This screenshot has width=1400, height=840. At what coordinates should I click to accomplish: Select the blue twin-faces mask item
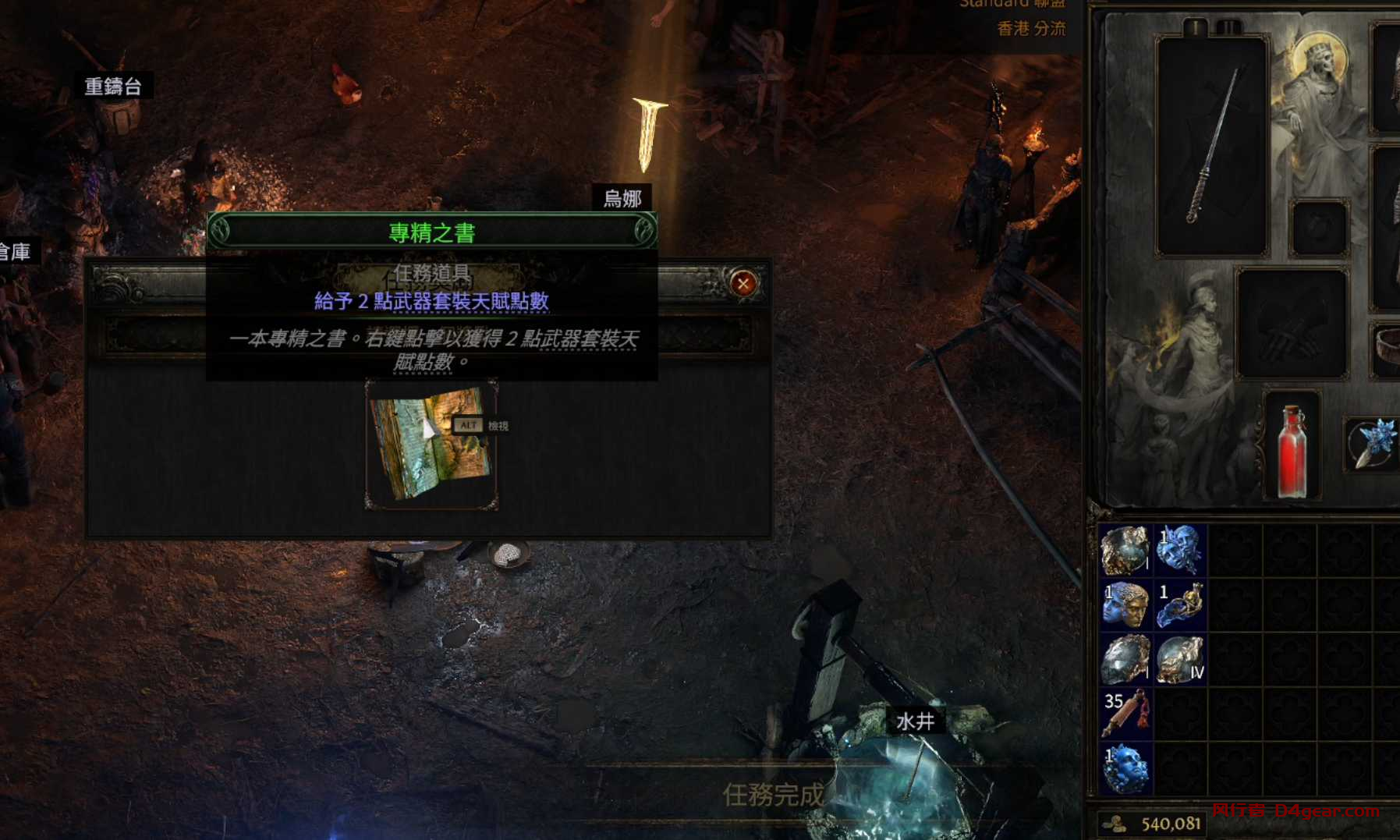click(x=1179, y=550)
